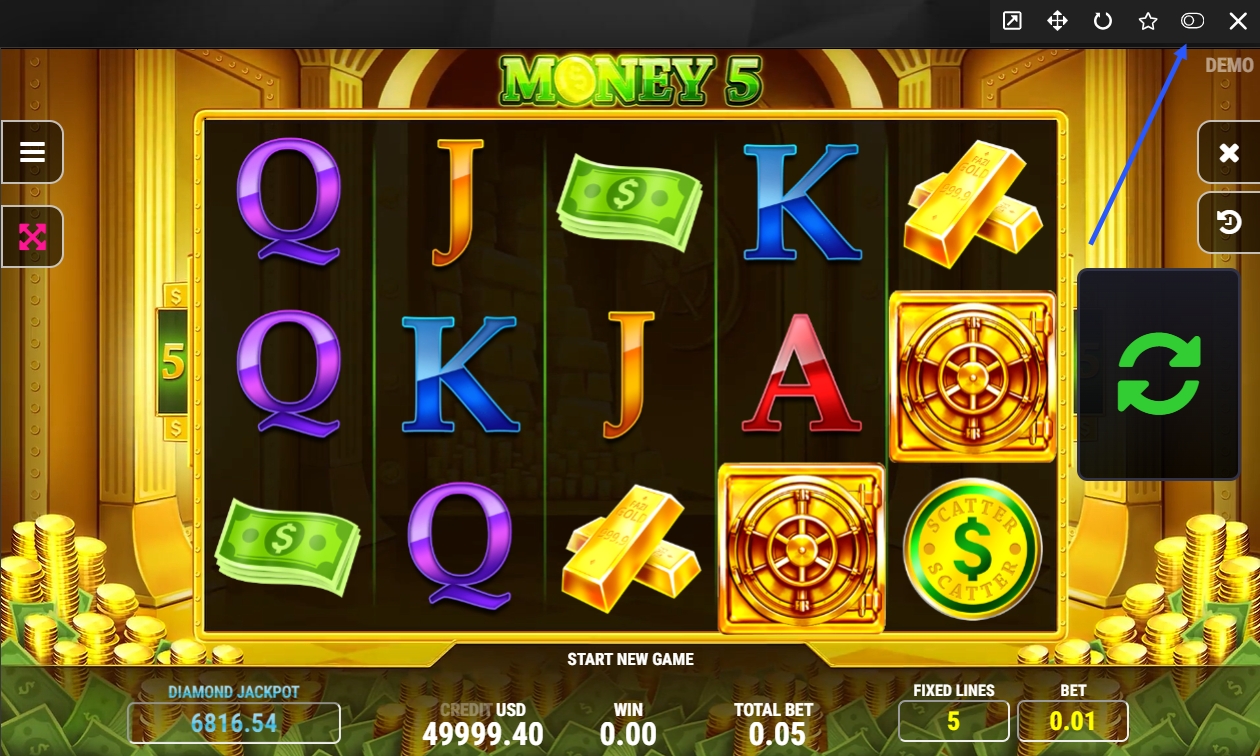Viewport: 1260px width, 756px height.
Task: Close the game window
Action: point(1237,21)
